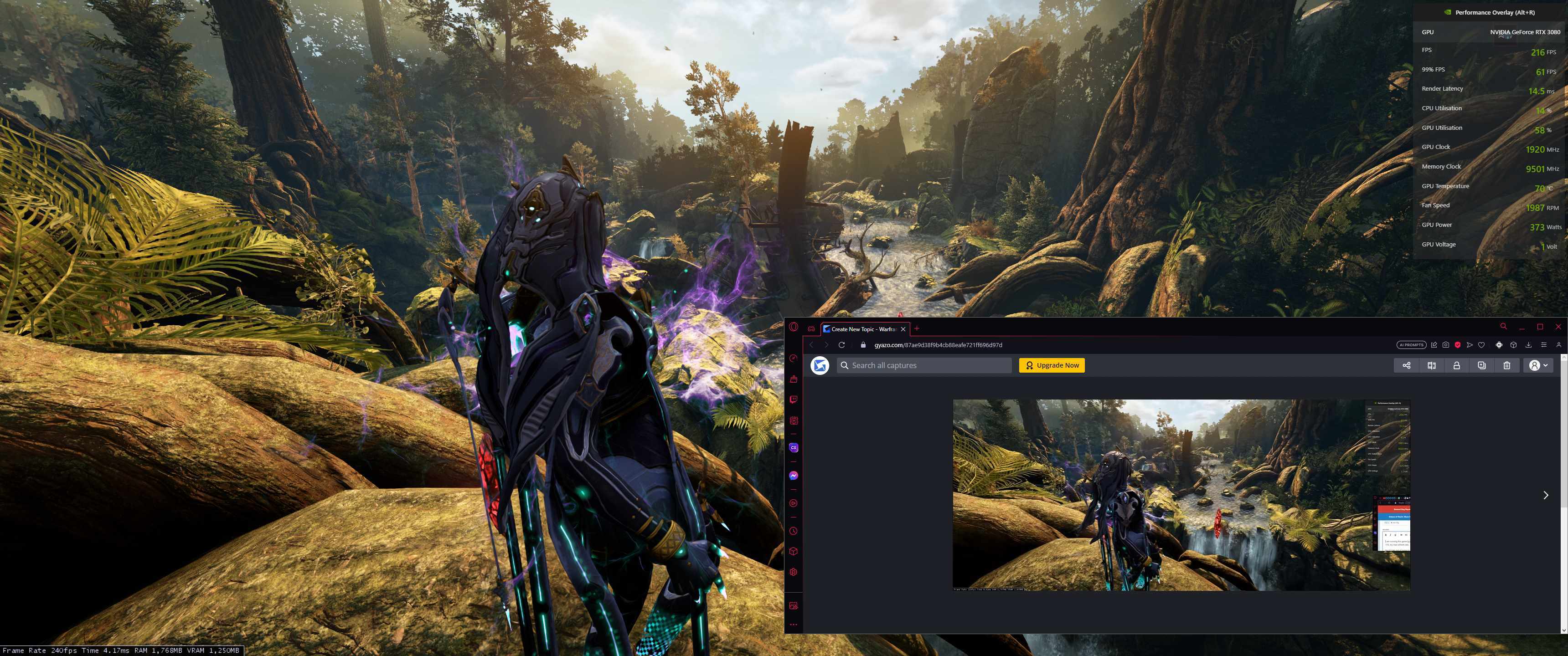Add page to favorites with the heart icon

click(1480, 344)
